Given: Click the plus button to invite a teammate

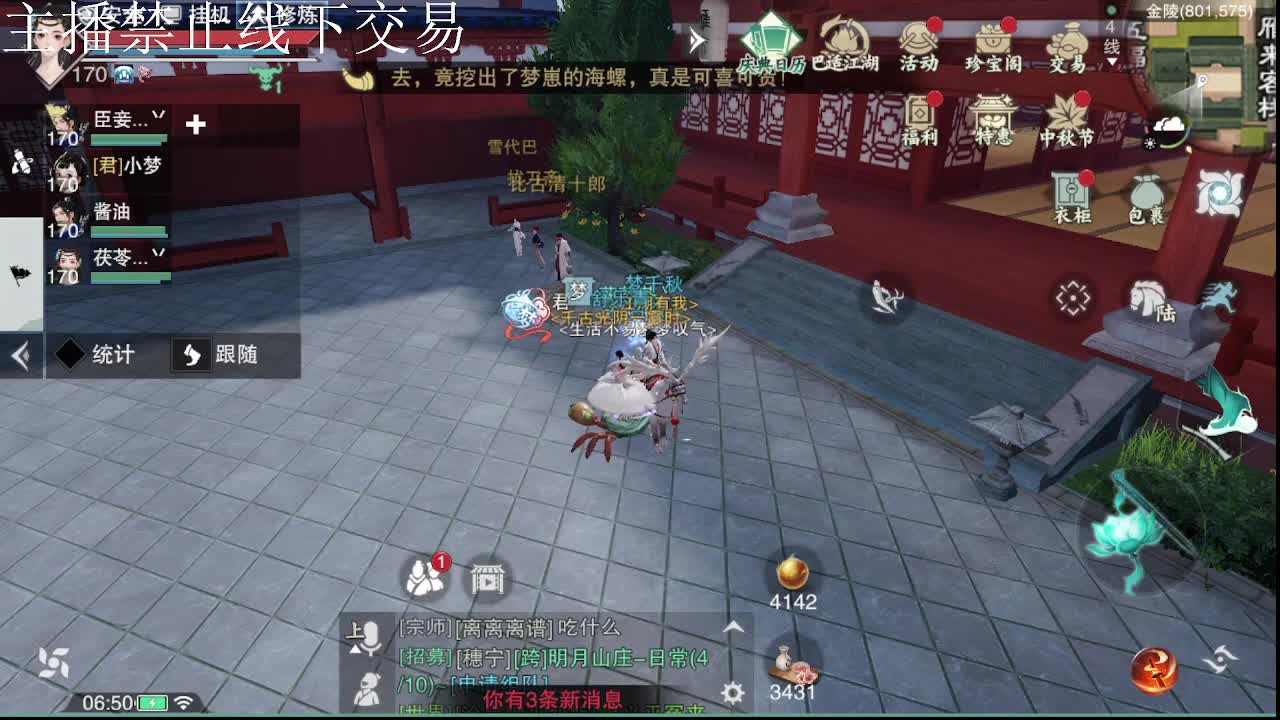Looking at the screenshot, I should (x=195, y=126).
